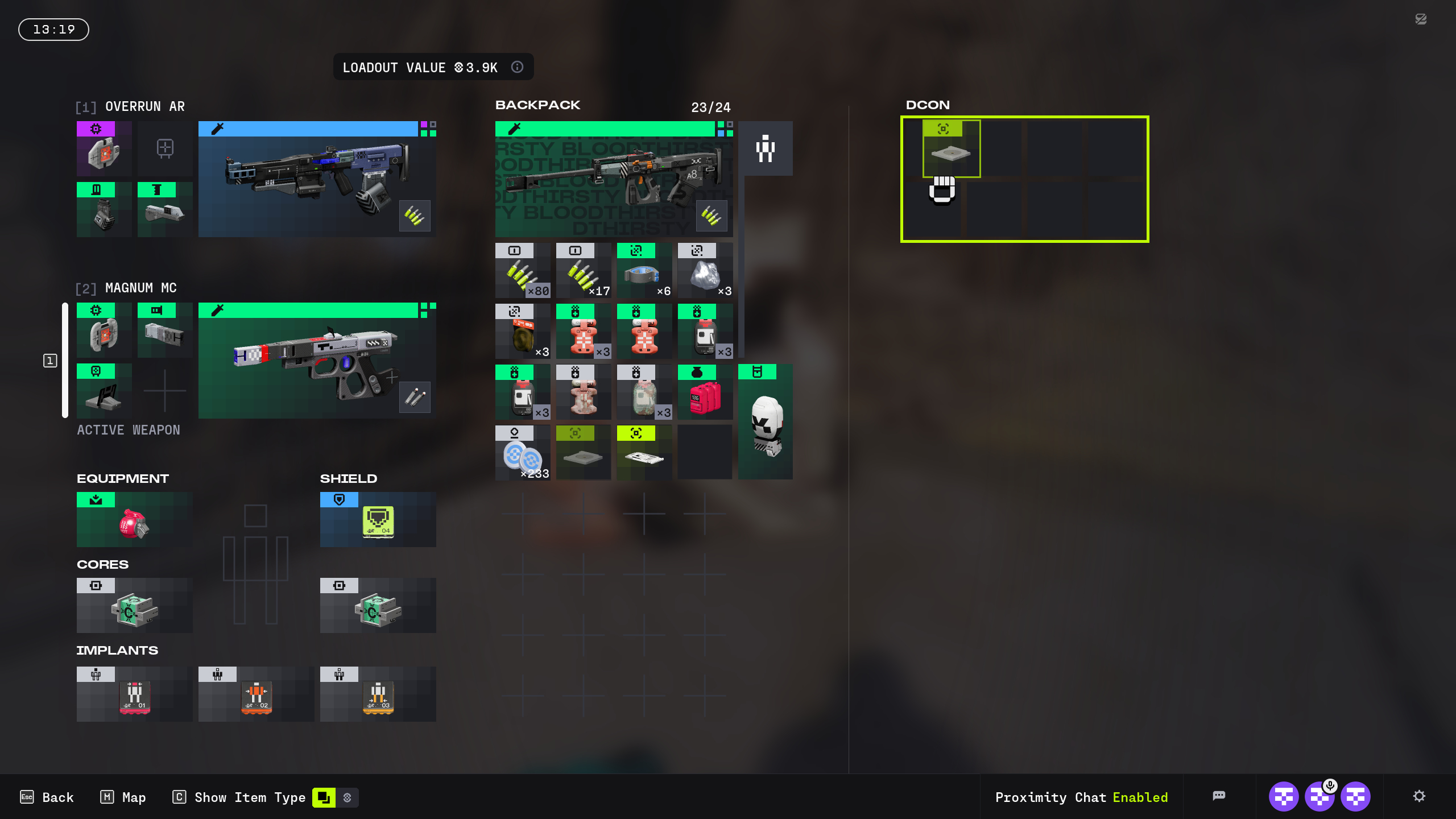Click the Back button
Screen dimensions: 1456x819
click(47, 797)
